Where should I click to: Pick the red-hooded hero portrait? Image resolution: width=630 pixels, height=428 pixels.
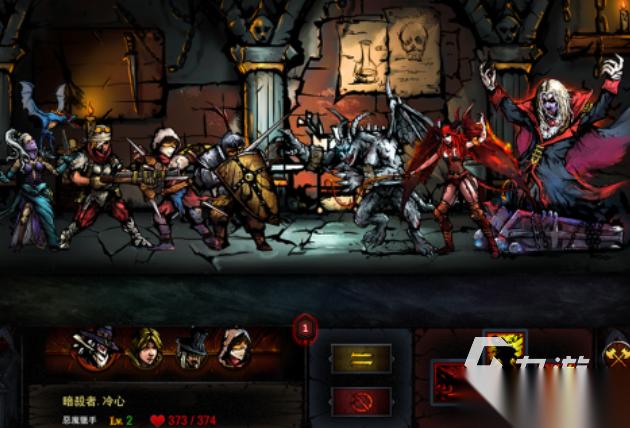coord(235,349)
